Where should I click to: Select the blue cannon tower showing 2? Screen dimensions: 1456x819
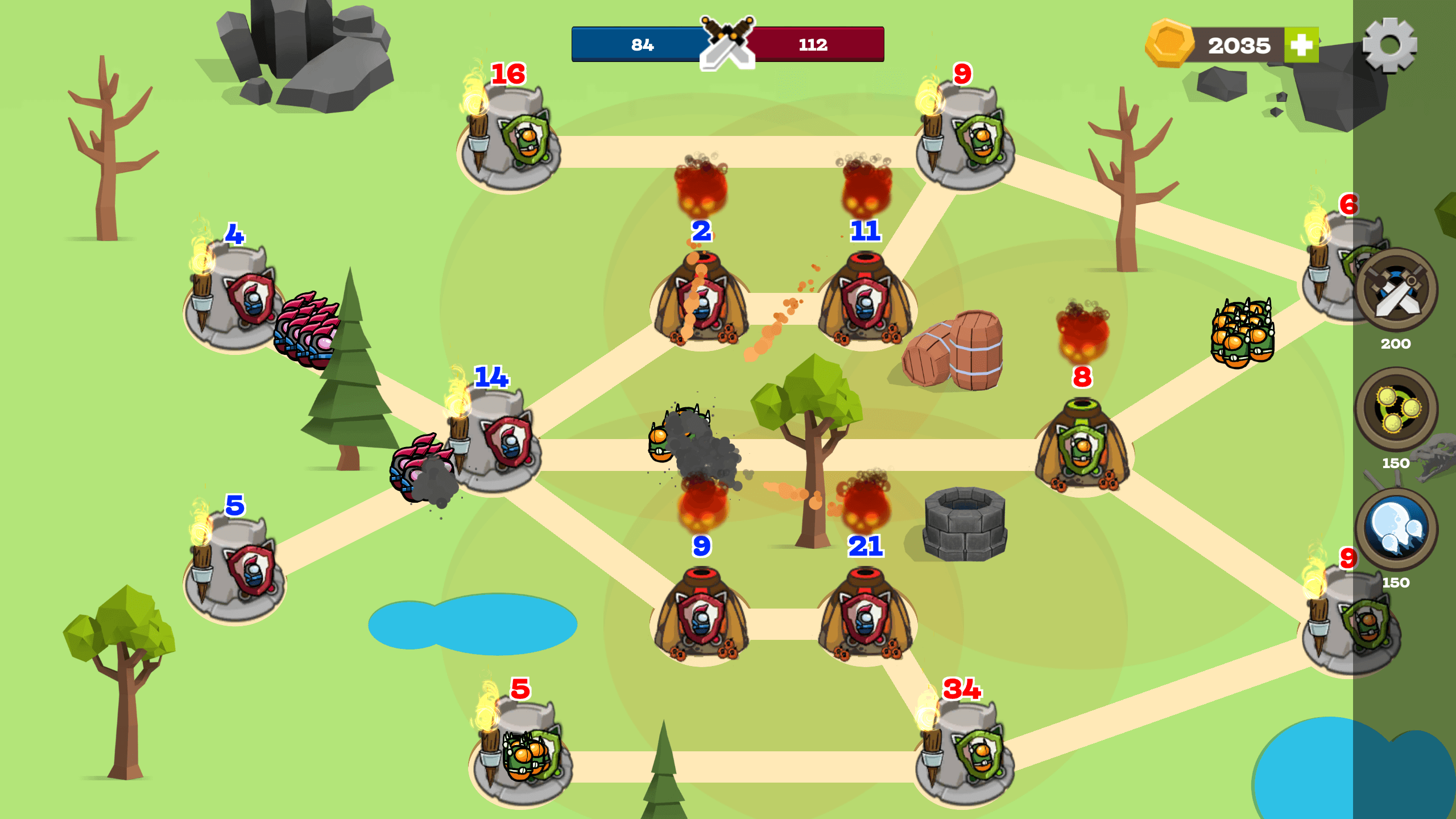pyautogui.click(x=701, y=299)
